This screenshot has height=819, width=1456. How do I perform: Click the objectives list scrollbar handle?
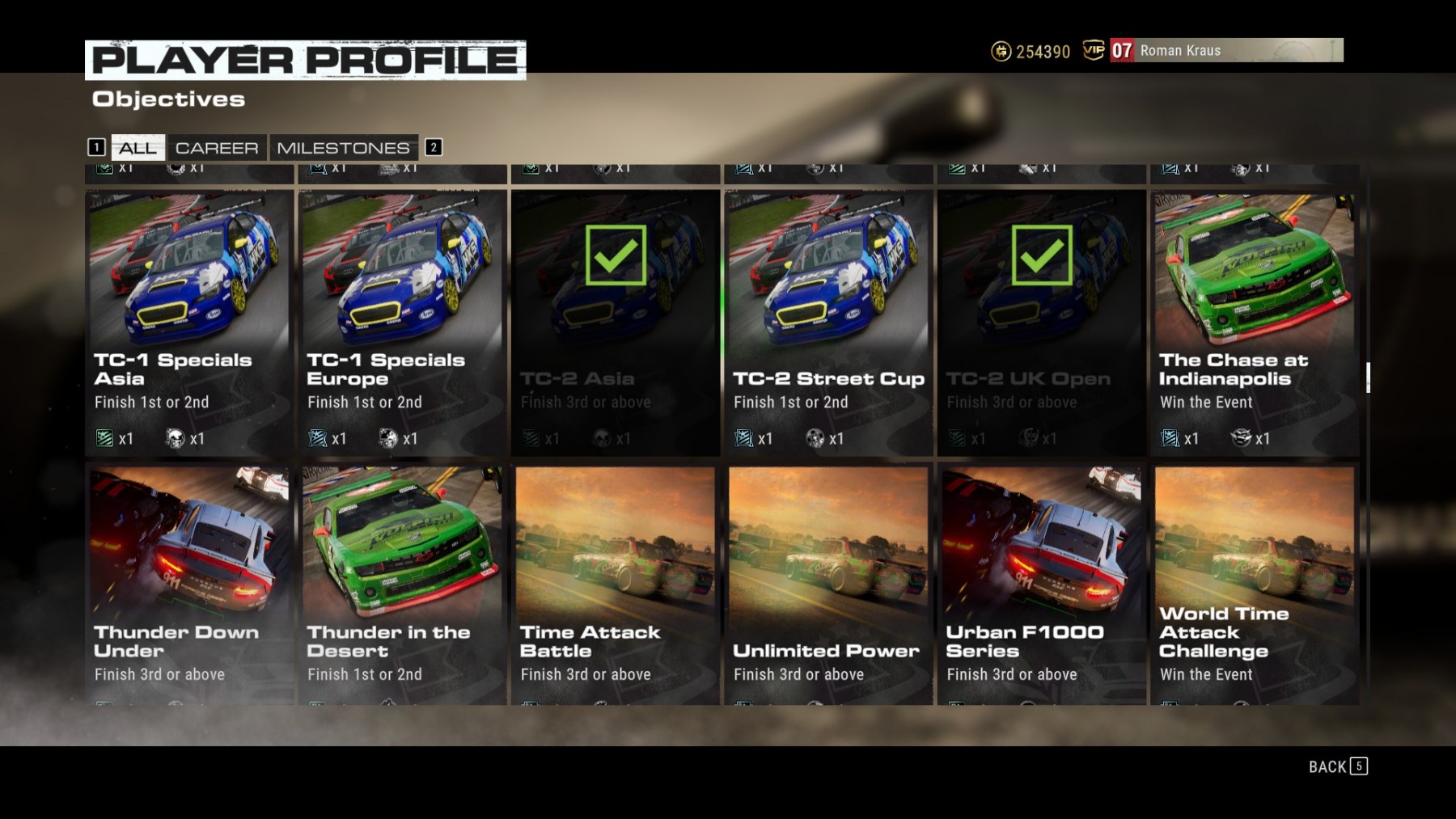pos(1368,378)
